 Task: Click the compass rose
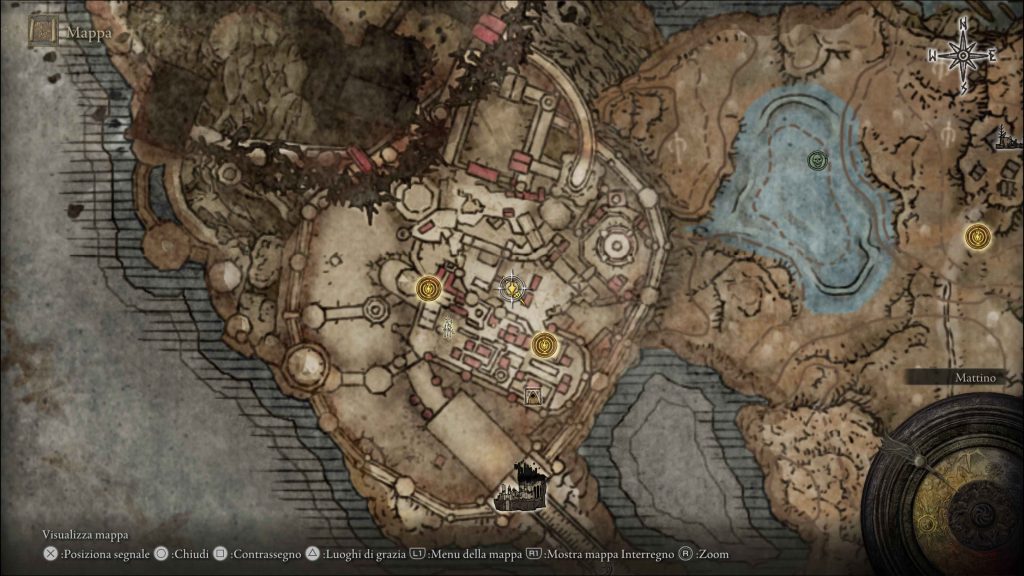(x=962, y=56)
